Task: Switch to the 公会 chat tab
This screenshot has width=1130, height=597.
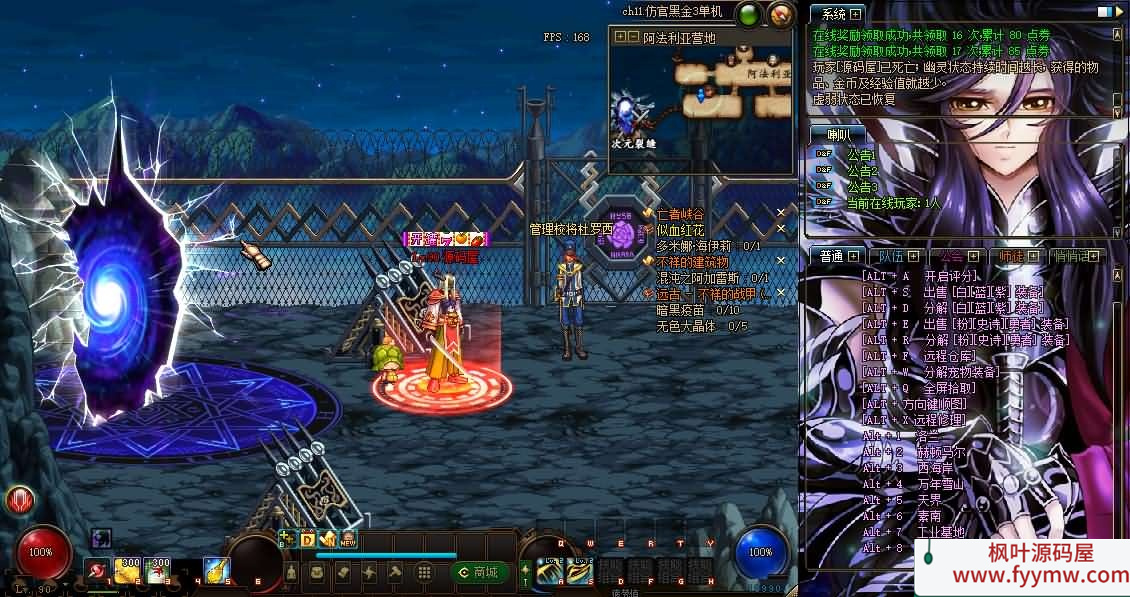Action: (953, 257)
